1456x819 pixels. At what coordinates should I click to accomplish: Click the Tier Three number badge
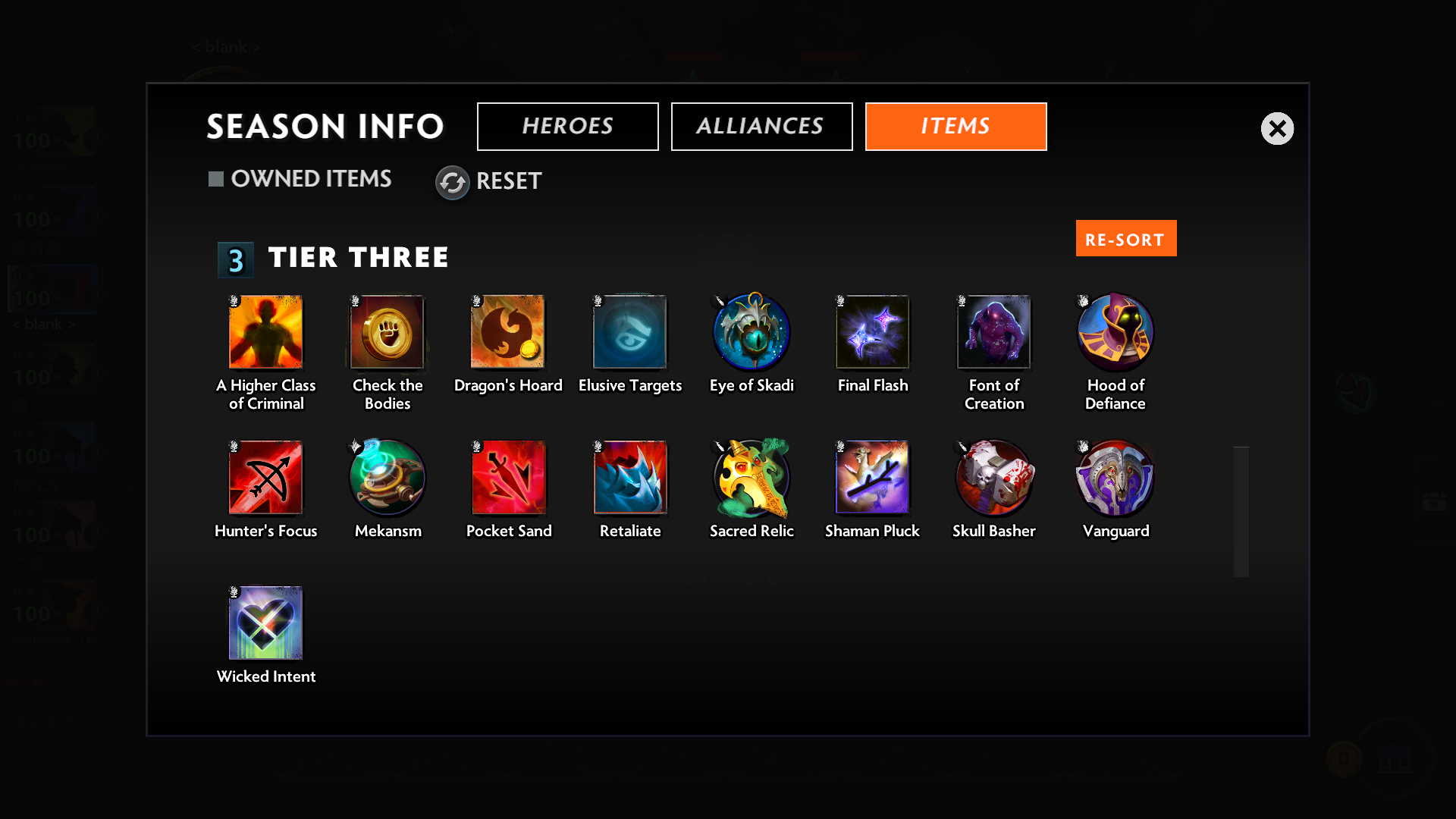tap(235, 260)
